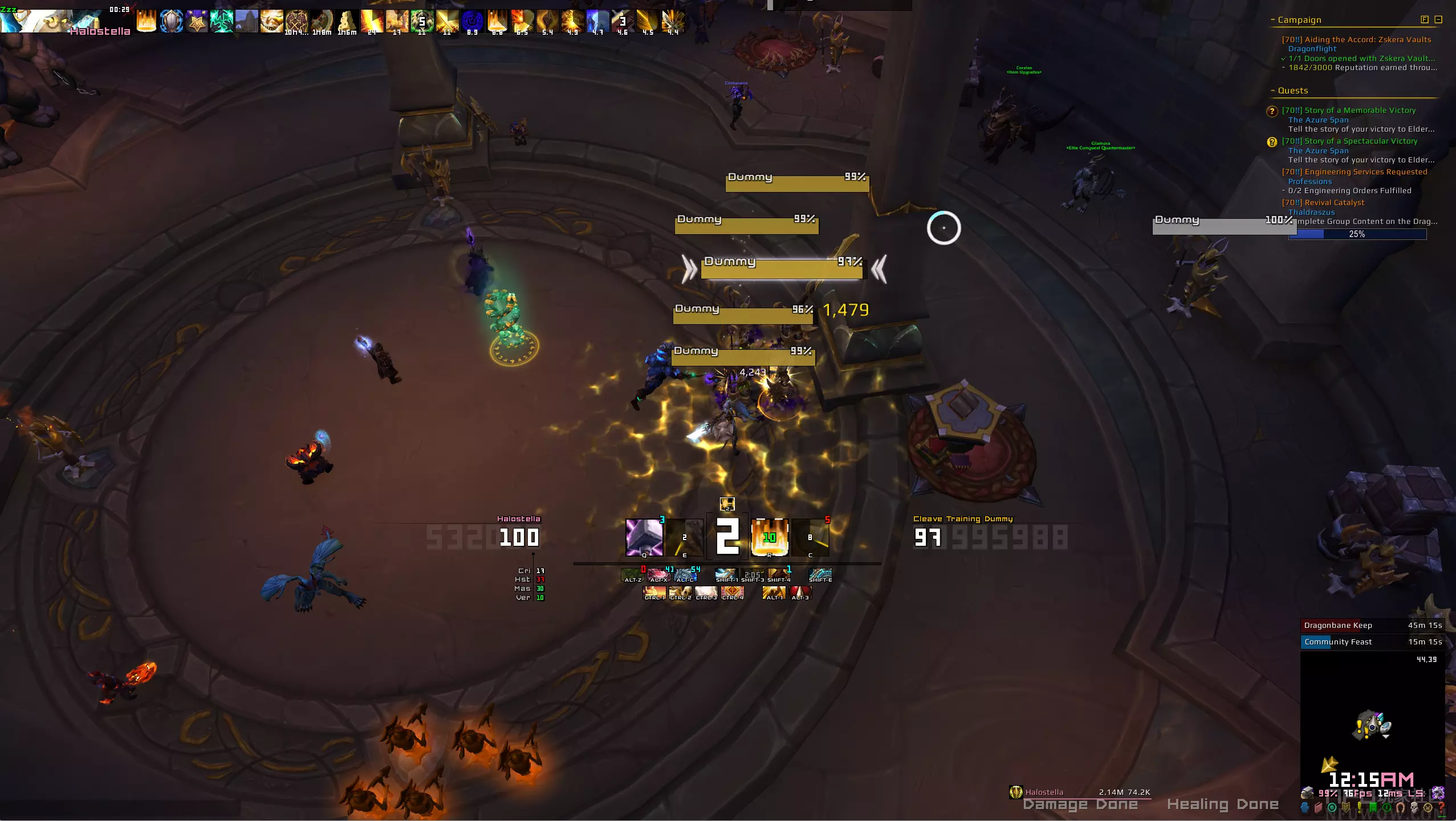Click the Dragonbane Keep event timer bar
The height and width of the screenshot is (821, 1456).
click(x=1372, y=625)
